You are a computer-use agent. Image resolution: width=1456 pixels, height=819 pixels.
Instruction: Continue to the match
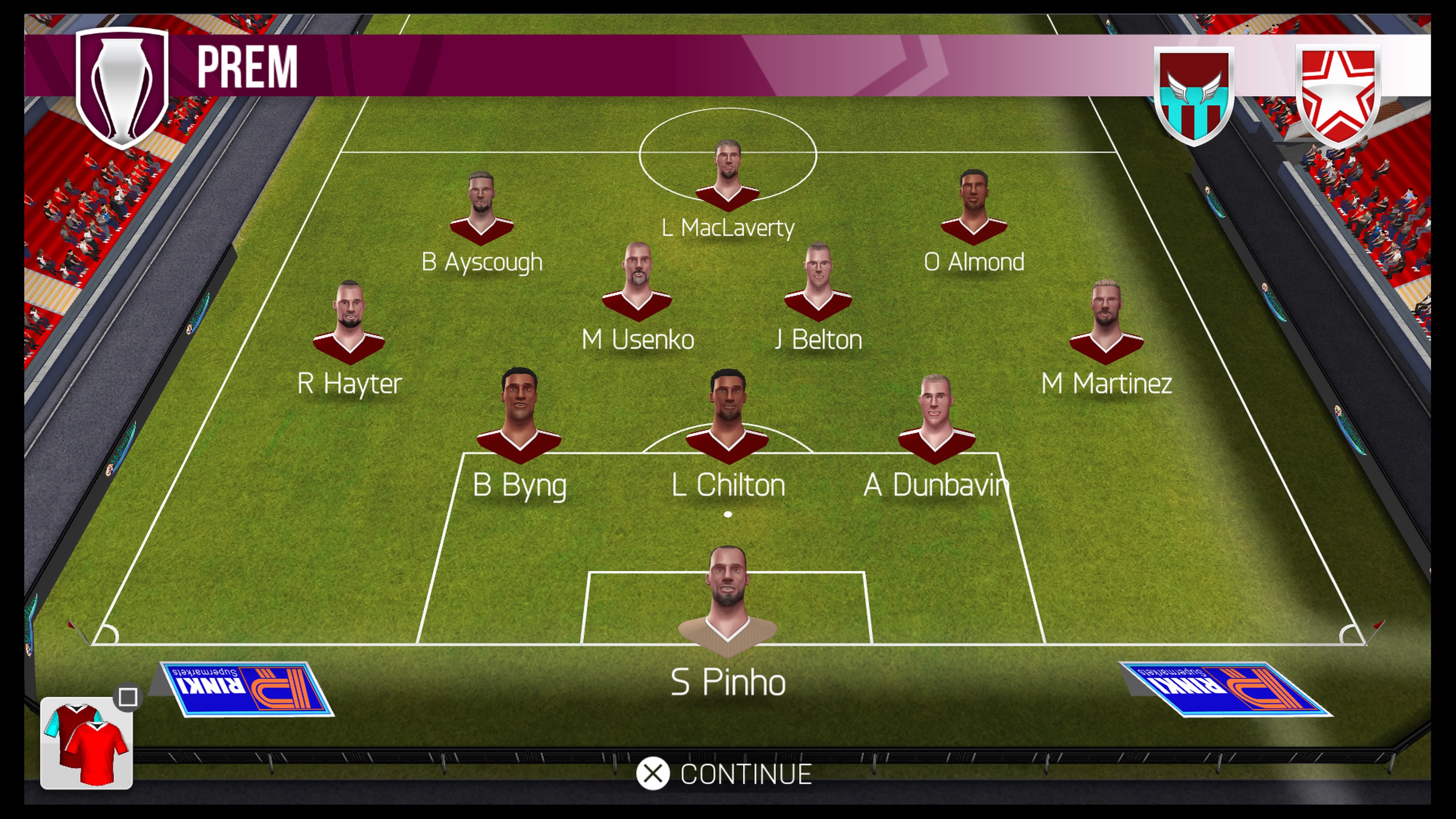click(x=725, y=774)
